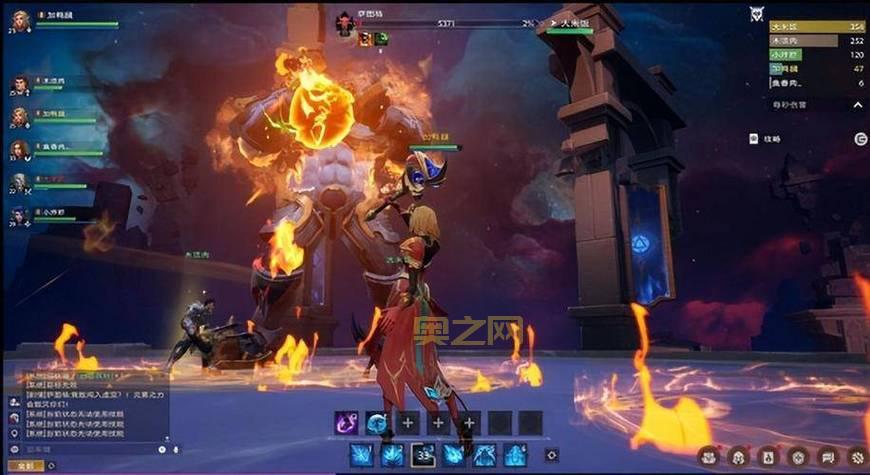Collapse the damage-per-second meter with the arrow

[x=859, y=104]
